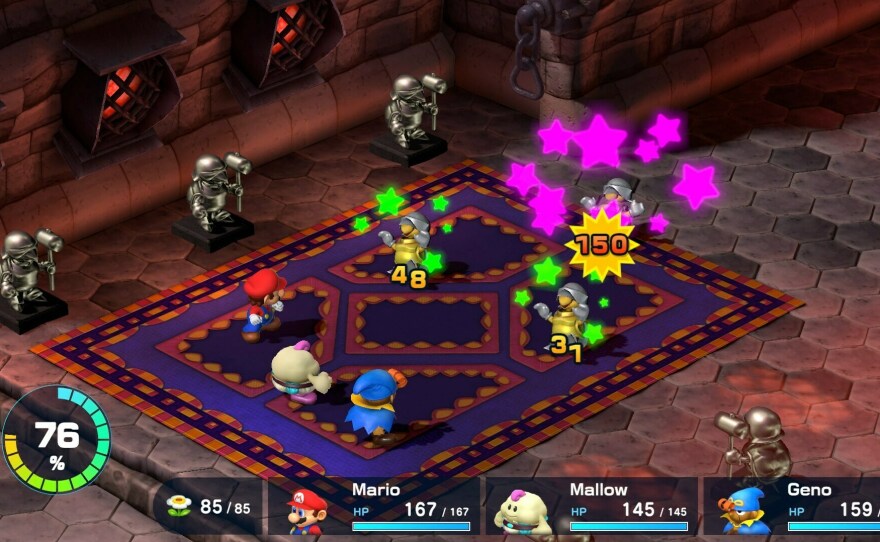Select Mallow's party status panel

click(x=592, y=507)
